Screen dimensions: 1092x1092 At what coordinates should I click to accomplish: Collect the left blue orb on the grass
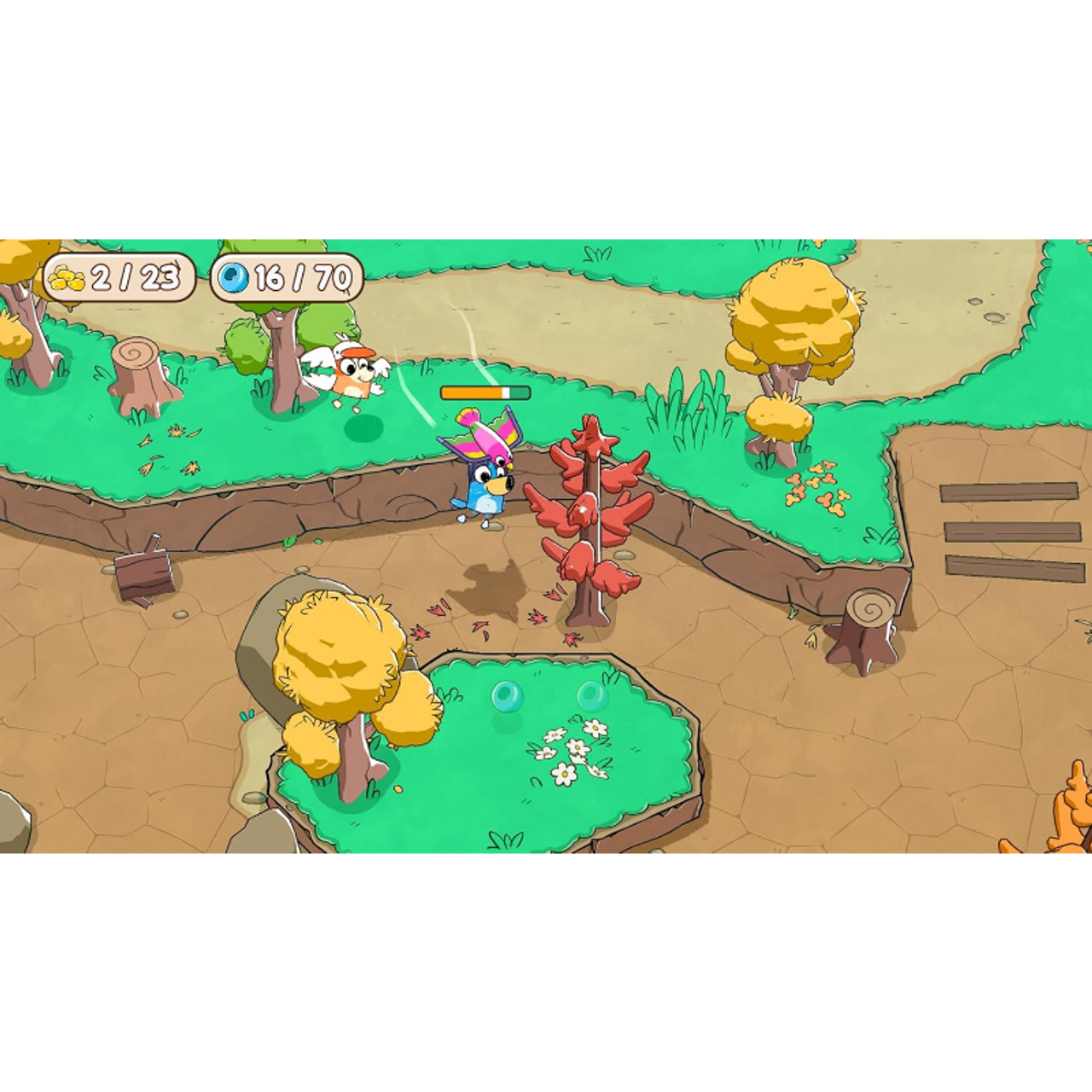click(x=509, y=696)
